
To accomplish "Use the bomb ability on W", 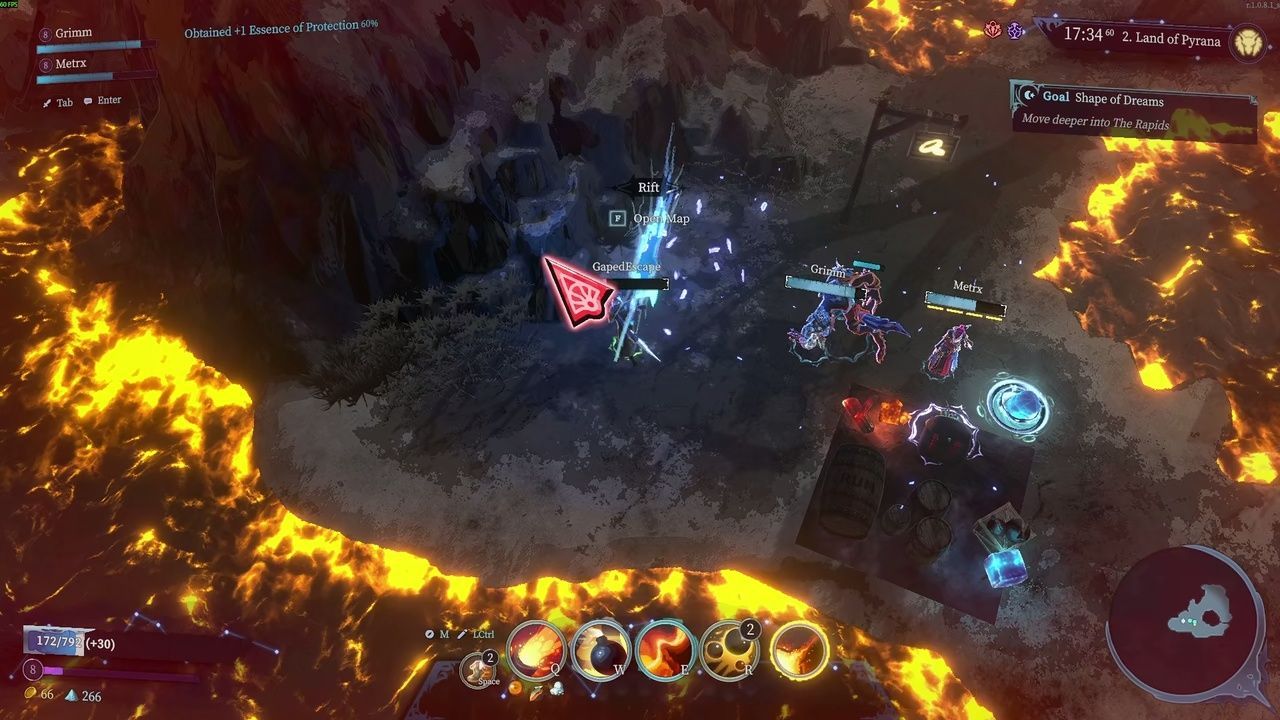I will click(x=602, y=651).
